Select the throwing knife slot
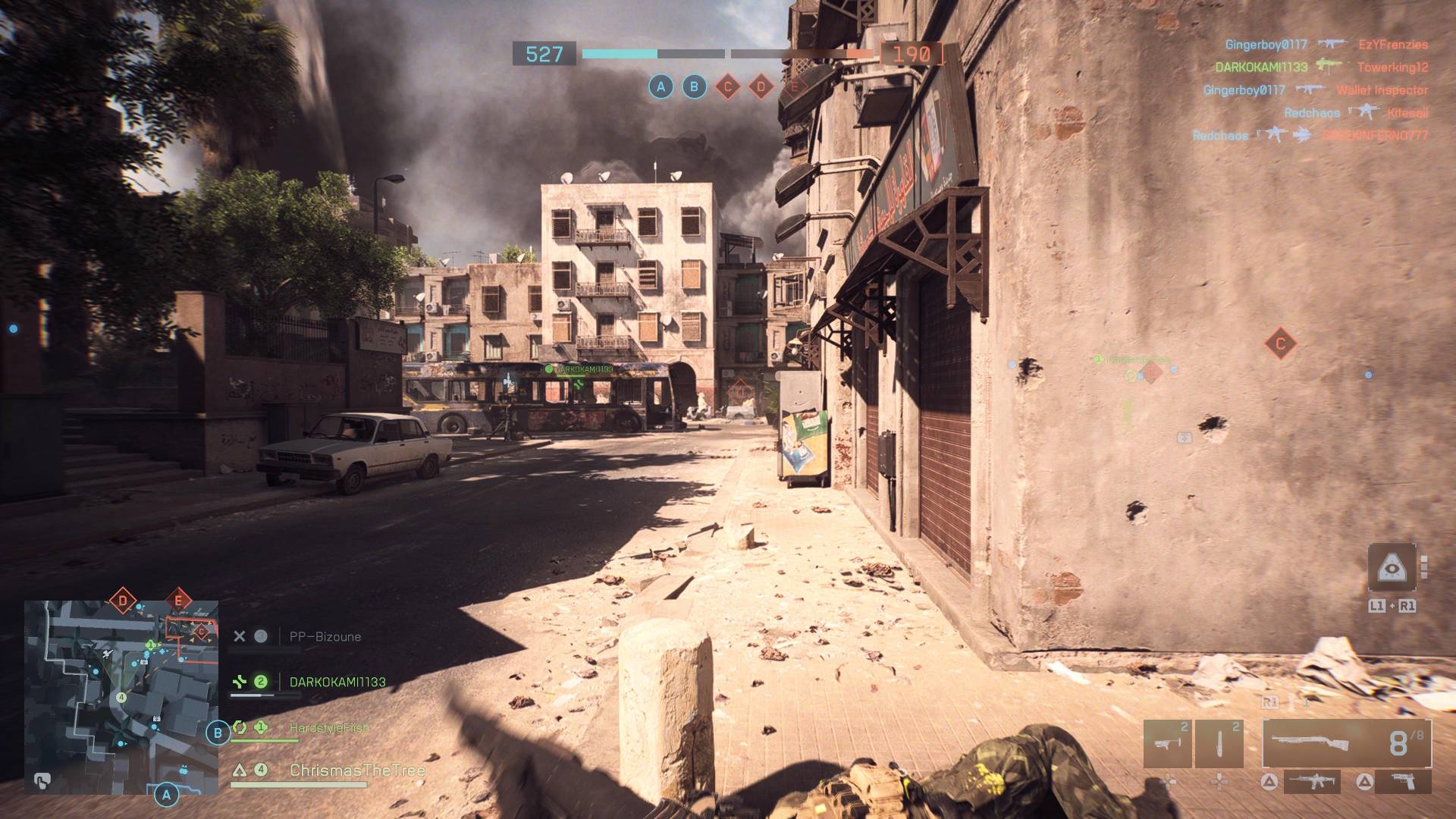The image size is (1456, 819). (x=1219, y=744)
